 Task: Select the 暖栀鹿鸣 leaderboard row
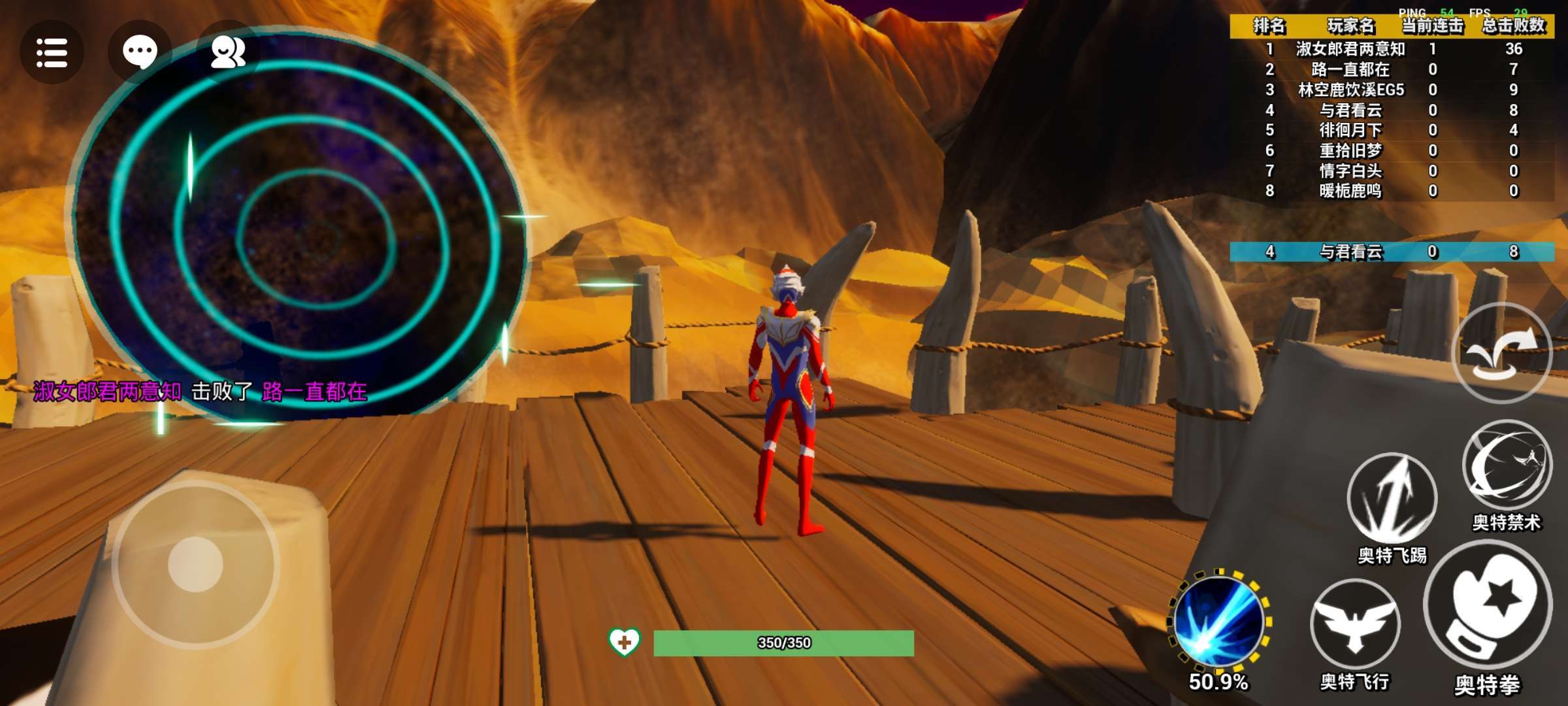coord(1392,191)
